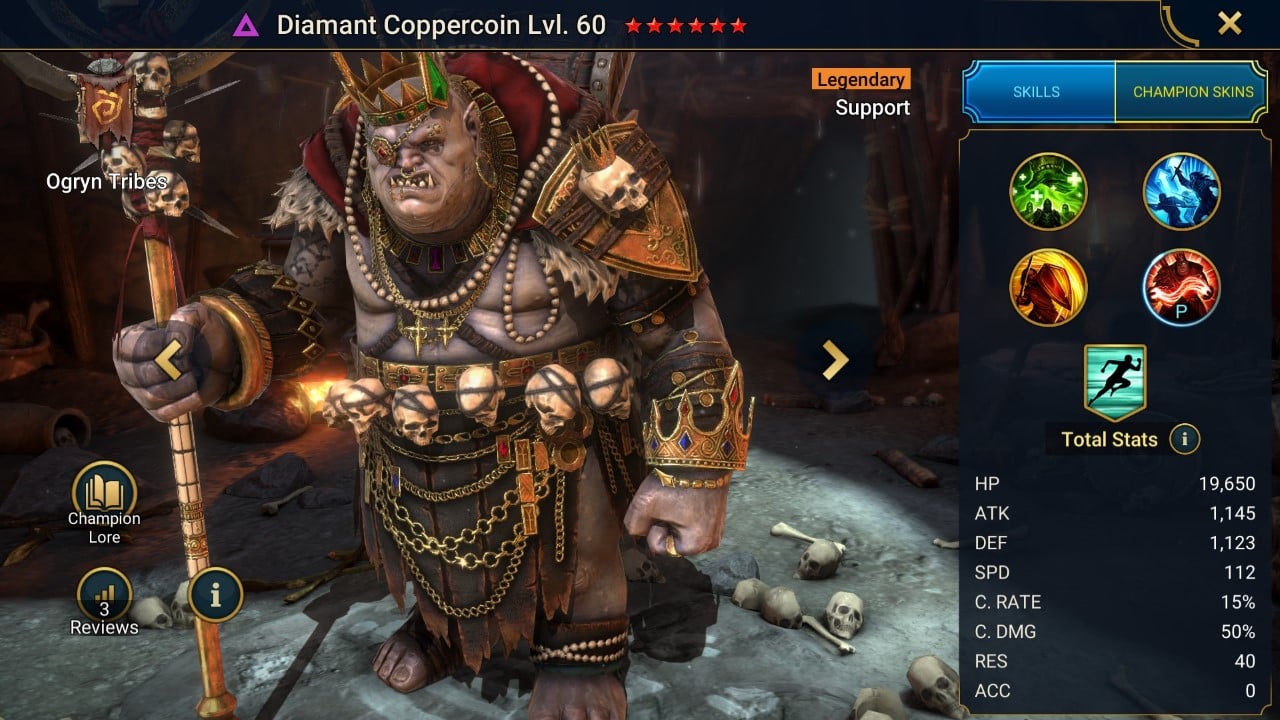The height and width of the screenshot is (720, 1280).
Task: Open the Champion Skins tab
Action: (x=1192, y=92)
